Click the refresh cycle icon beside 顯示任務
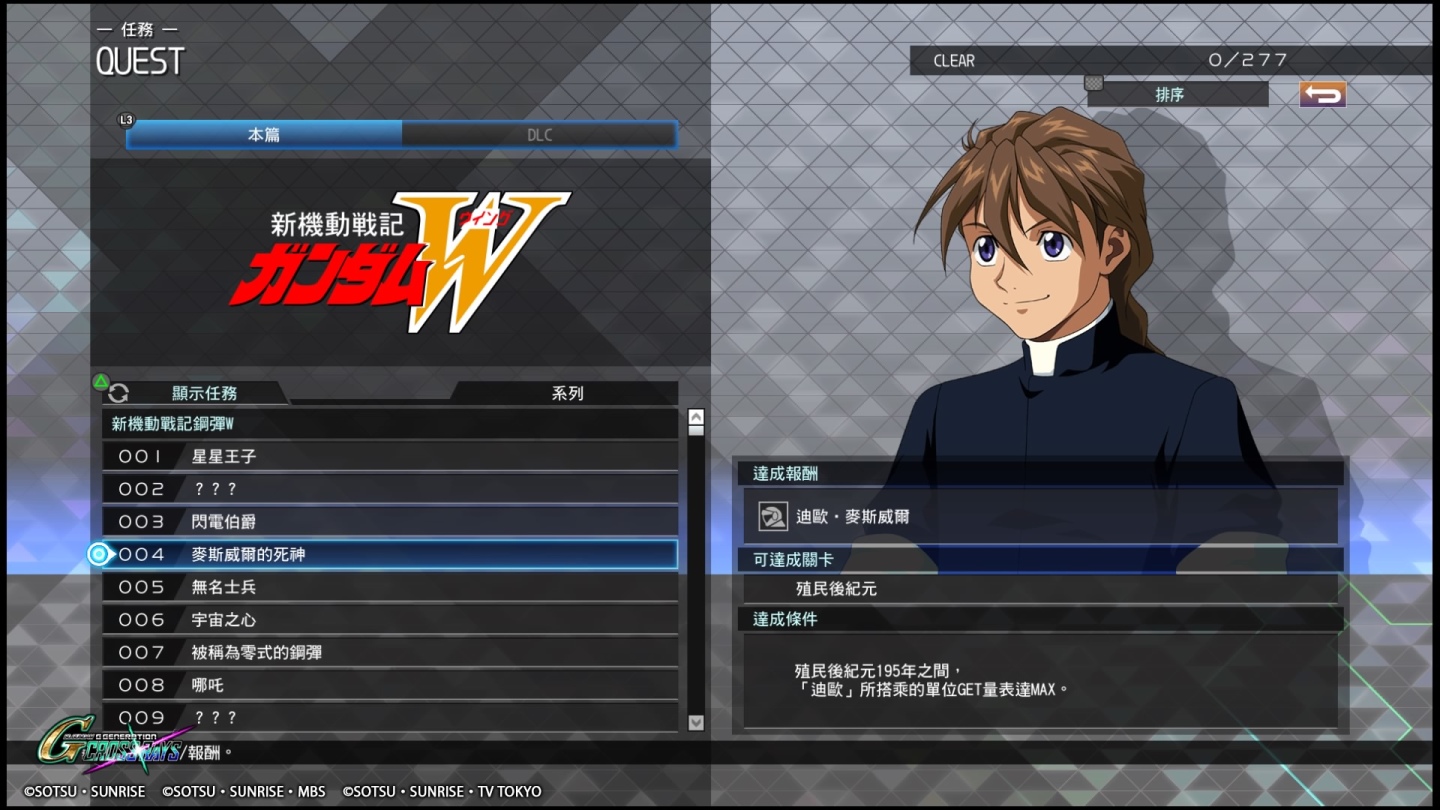 point(119,393)
